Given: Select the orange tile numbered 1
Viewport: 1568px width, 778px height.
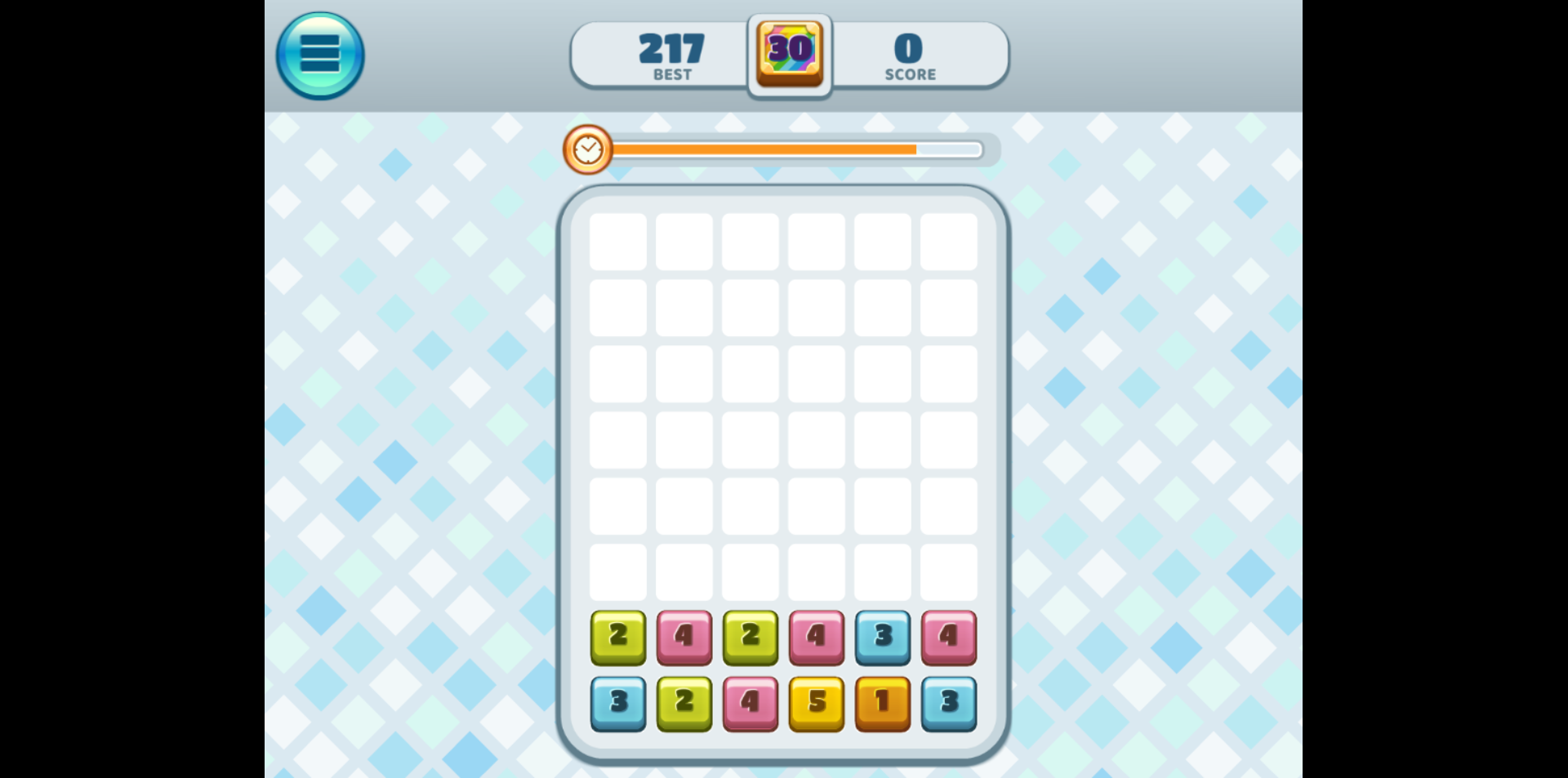Looking at the screenshot, I should [882, 703].
